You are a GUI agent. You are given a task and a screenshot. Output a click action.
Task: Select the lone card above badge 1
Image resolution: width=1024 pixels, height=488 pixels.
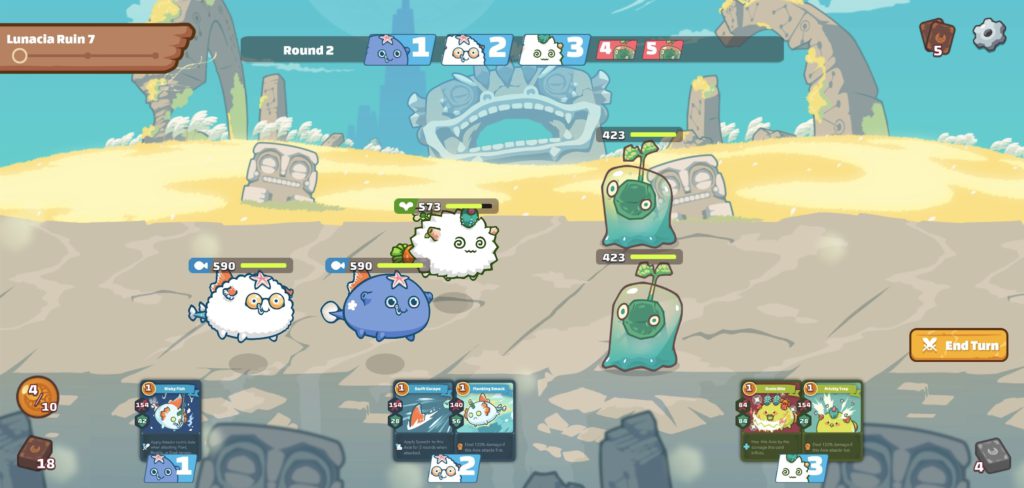pos(170,419)
